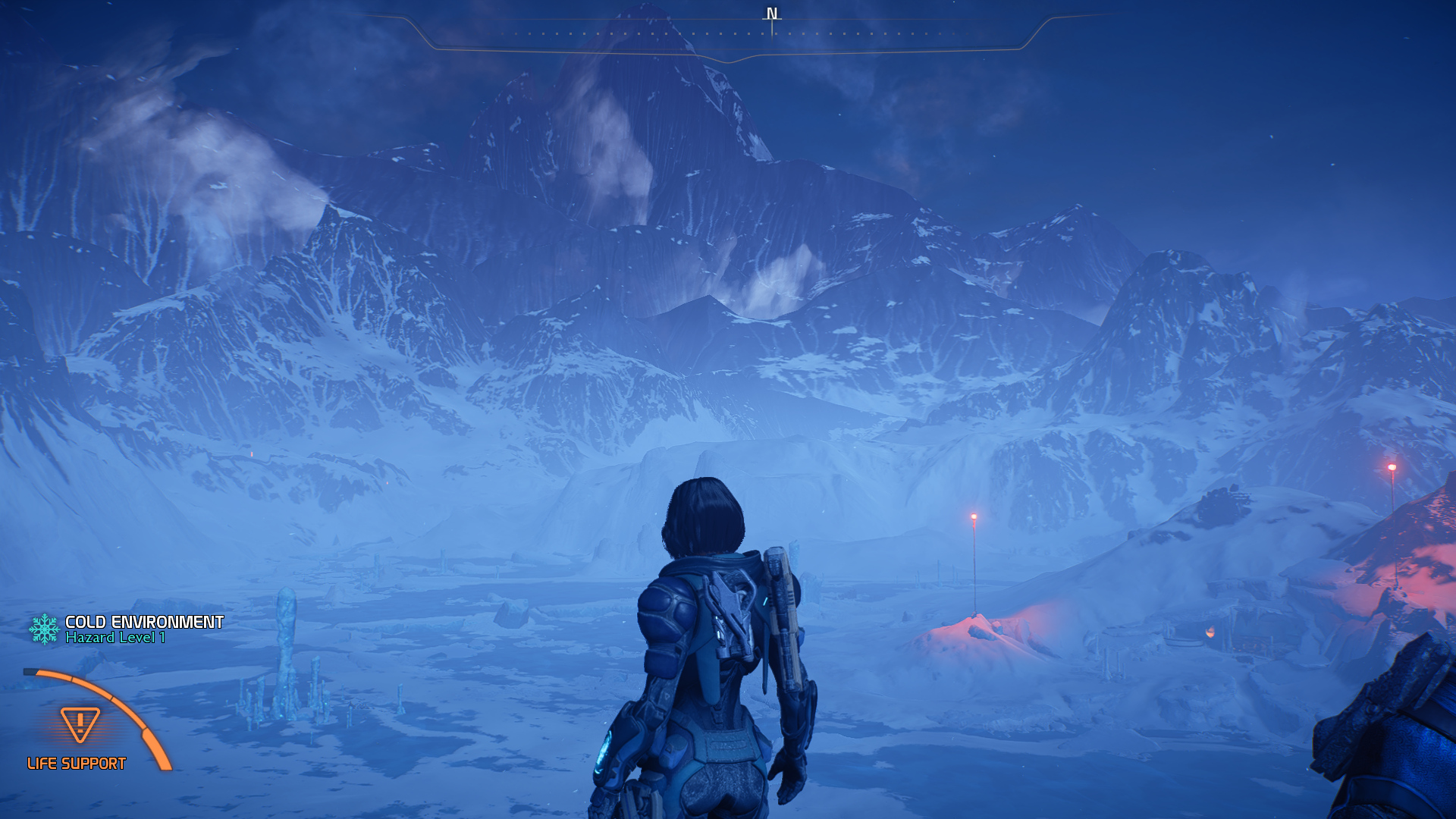Viewport: 1456px width, 819px height.
Task: Click the Life Support warning triangle icon
Action: click(80, 723)
